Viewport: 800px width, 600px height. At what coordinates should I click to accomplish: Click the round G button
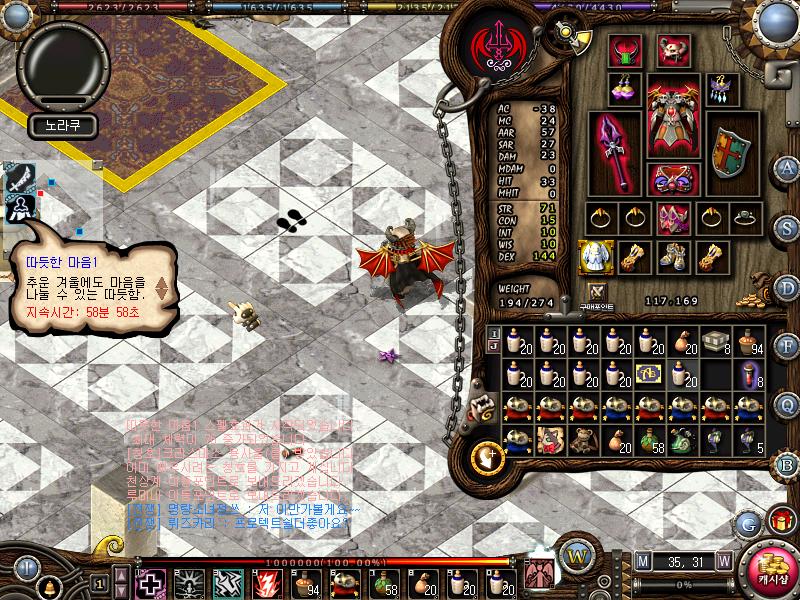point(747,523)
